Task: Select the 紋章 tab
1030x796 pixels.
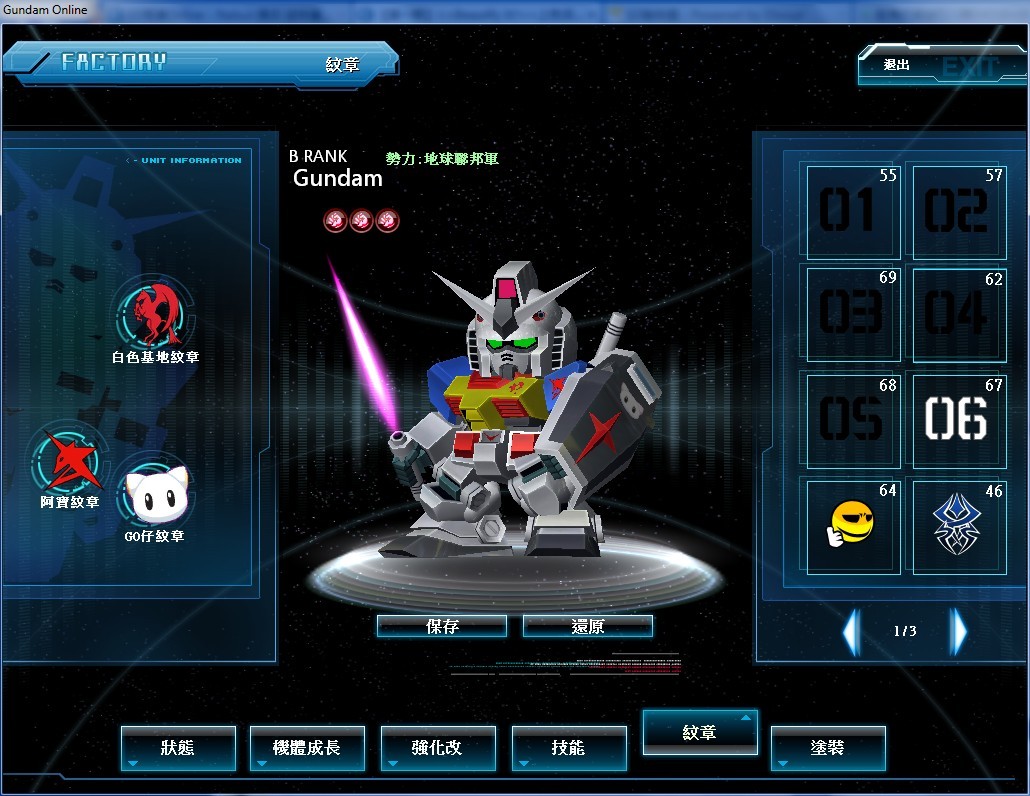Action: click(x=700, y=733)
